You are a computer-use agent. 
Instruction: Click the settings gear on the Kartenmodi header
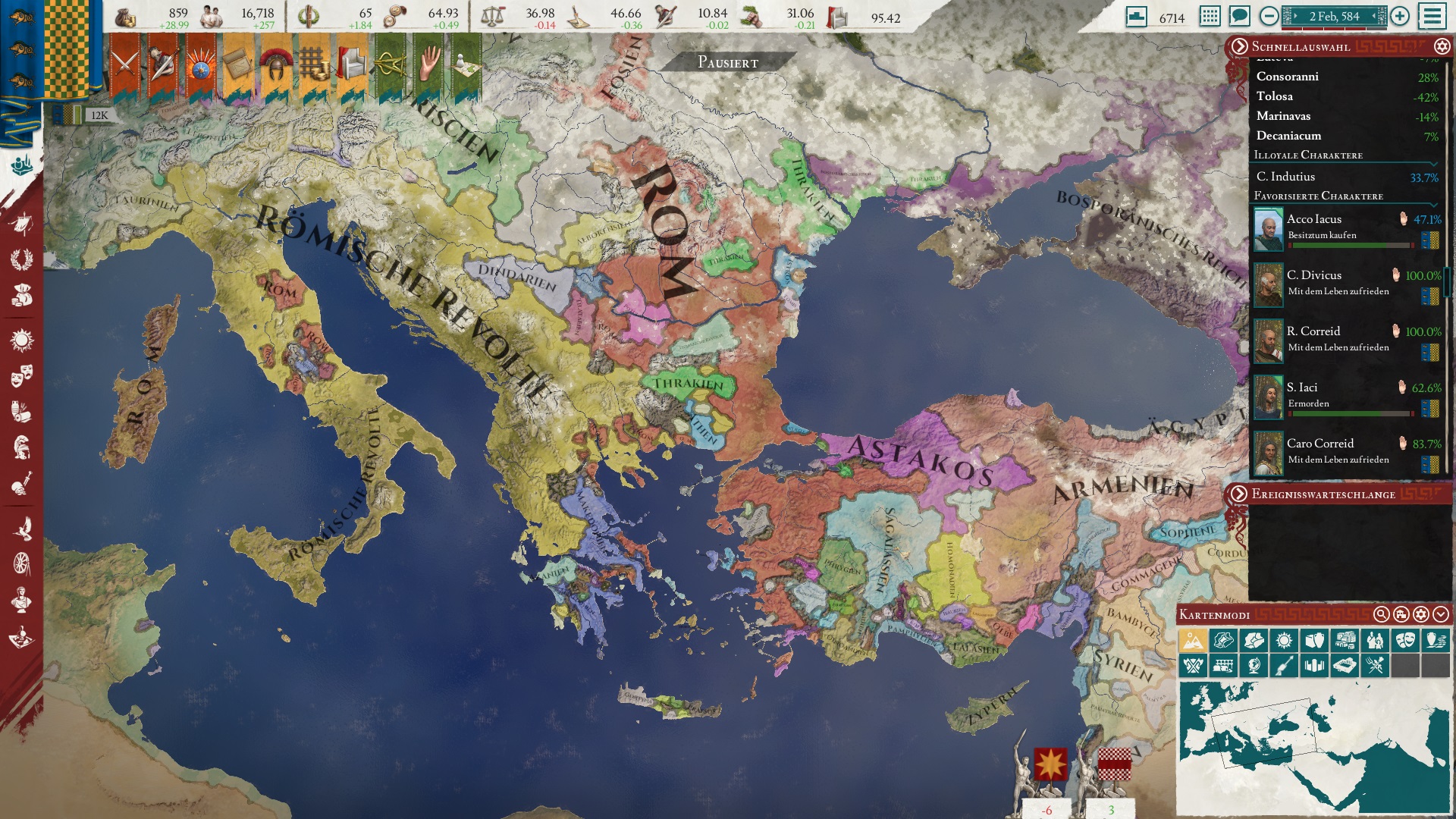[x=1422, y=615]
